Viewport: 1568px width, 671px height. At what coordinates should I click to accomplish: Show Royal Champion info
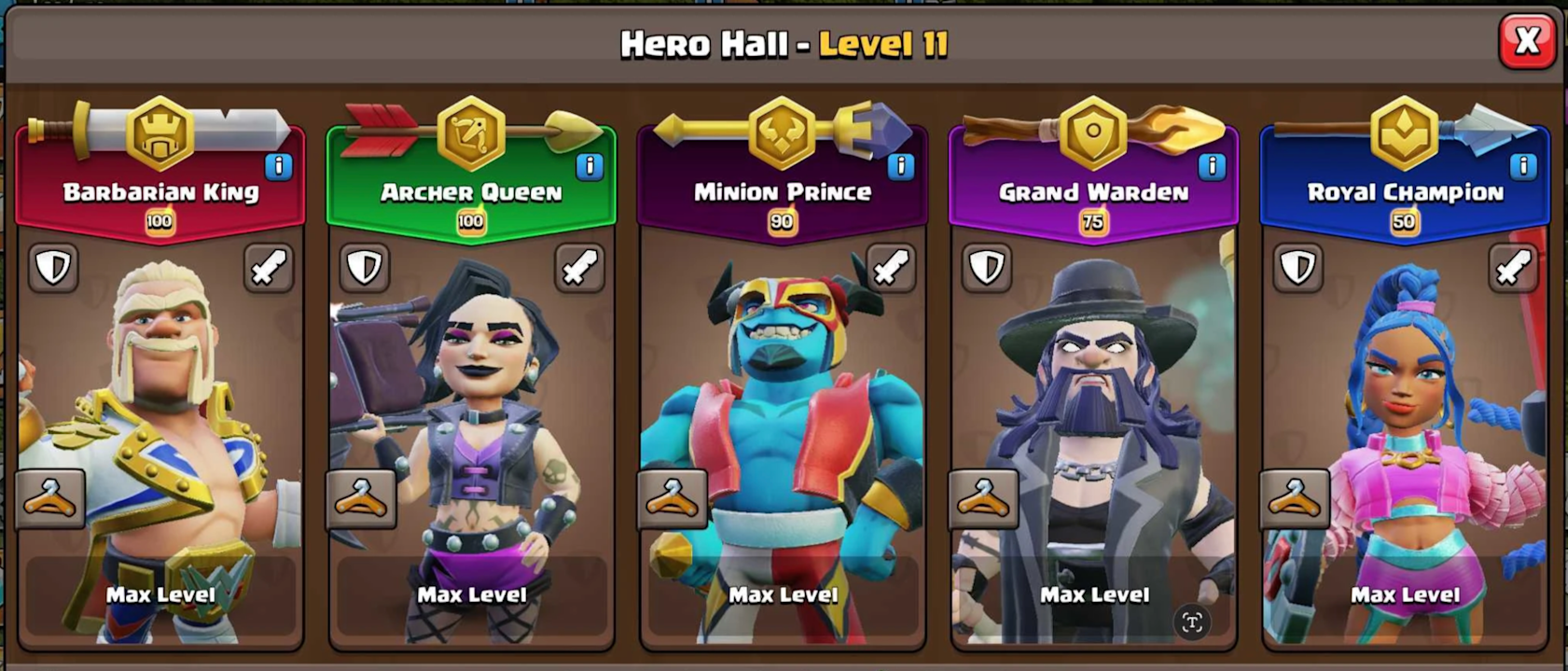click(x=1522, y=166)
